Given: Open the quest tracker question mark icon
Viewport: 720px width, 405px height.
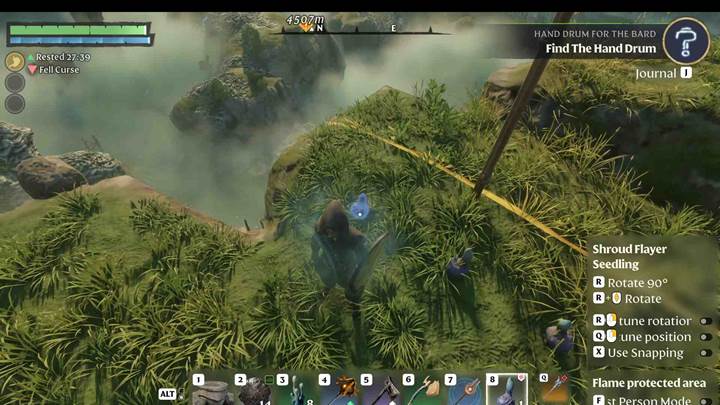Looking at the screenshot, I should 686,41.
